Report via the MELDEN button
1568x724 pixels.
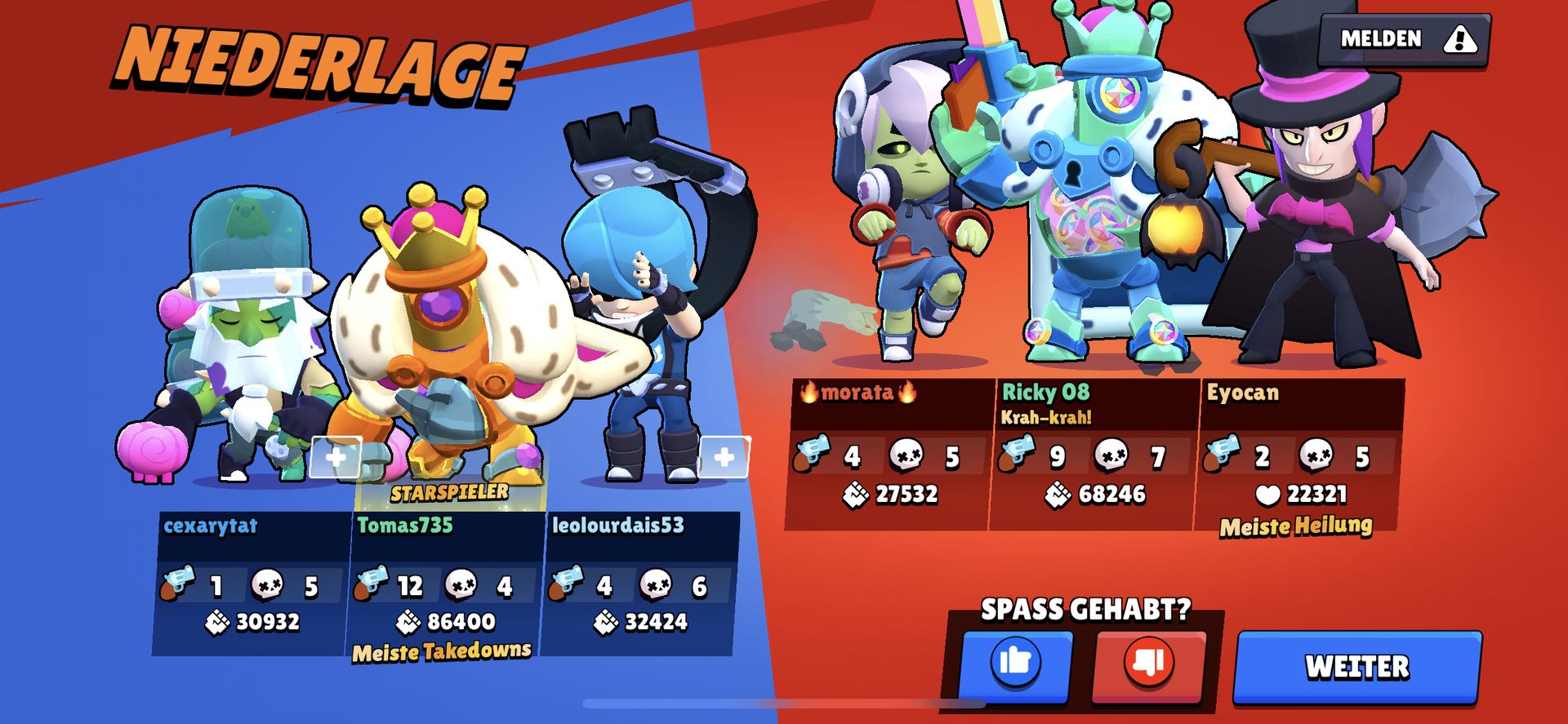tap(1405, 39)
